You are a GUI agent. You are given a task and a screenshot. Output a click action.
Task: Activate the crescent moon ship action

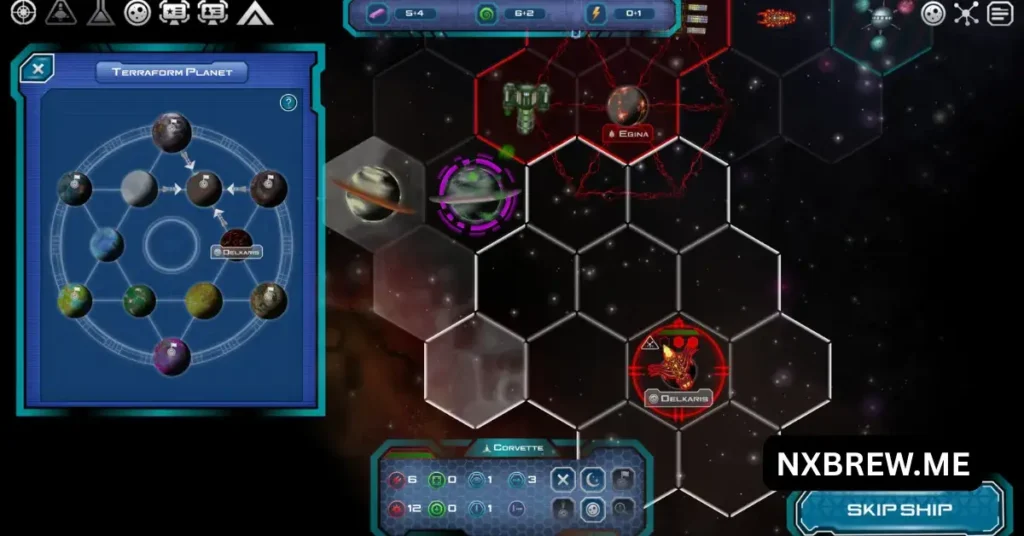pyautogui.click(x=593, y=481)
